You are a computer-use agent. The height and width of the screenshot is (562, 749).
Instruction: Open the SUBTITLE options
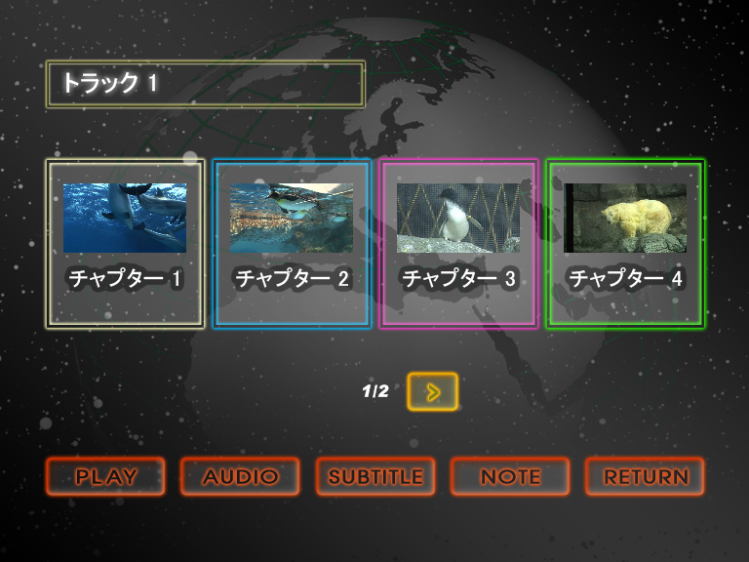pyautogui.click(x=376, y=477)
